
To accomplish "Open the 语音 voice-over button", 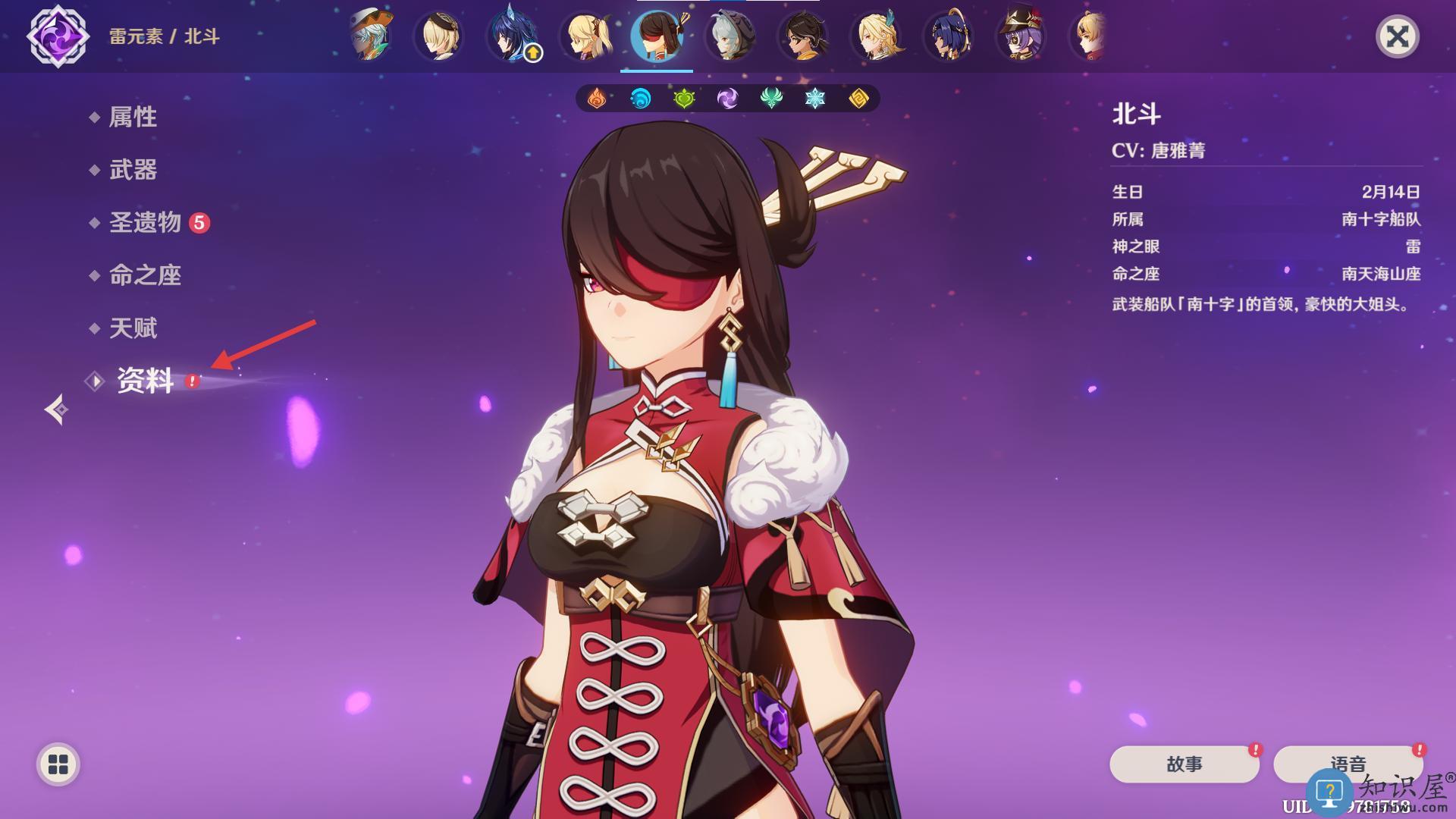I will coord(1348,764).
